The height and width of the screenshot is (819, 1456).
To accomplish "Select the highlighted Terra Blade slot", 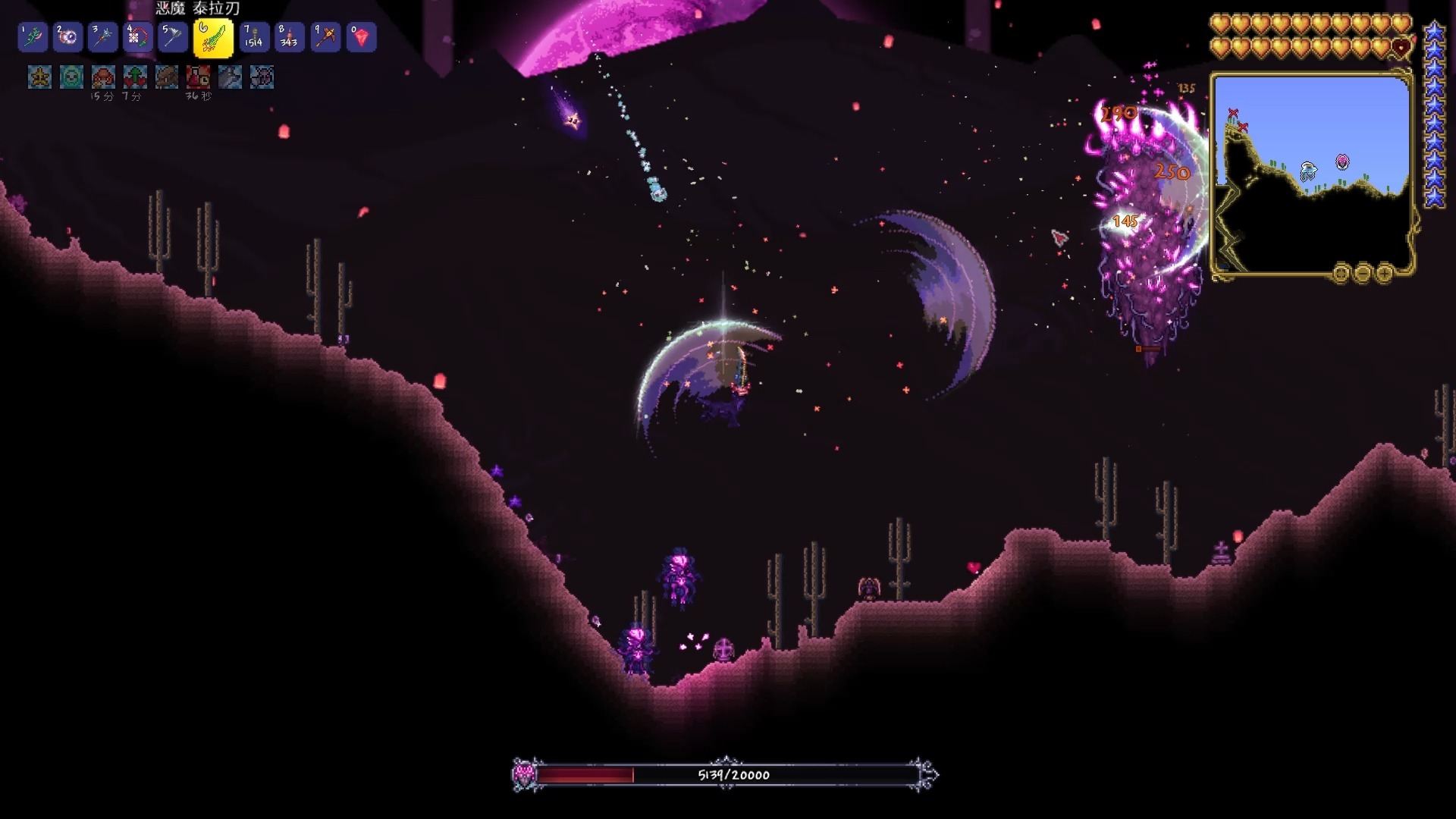I will (x=213, y=38).
